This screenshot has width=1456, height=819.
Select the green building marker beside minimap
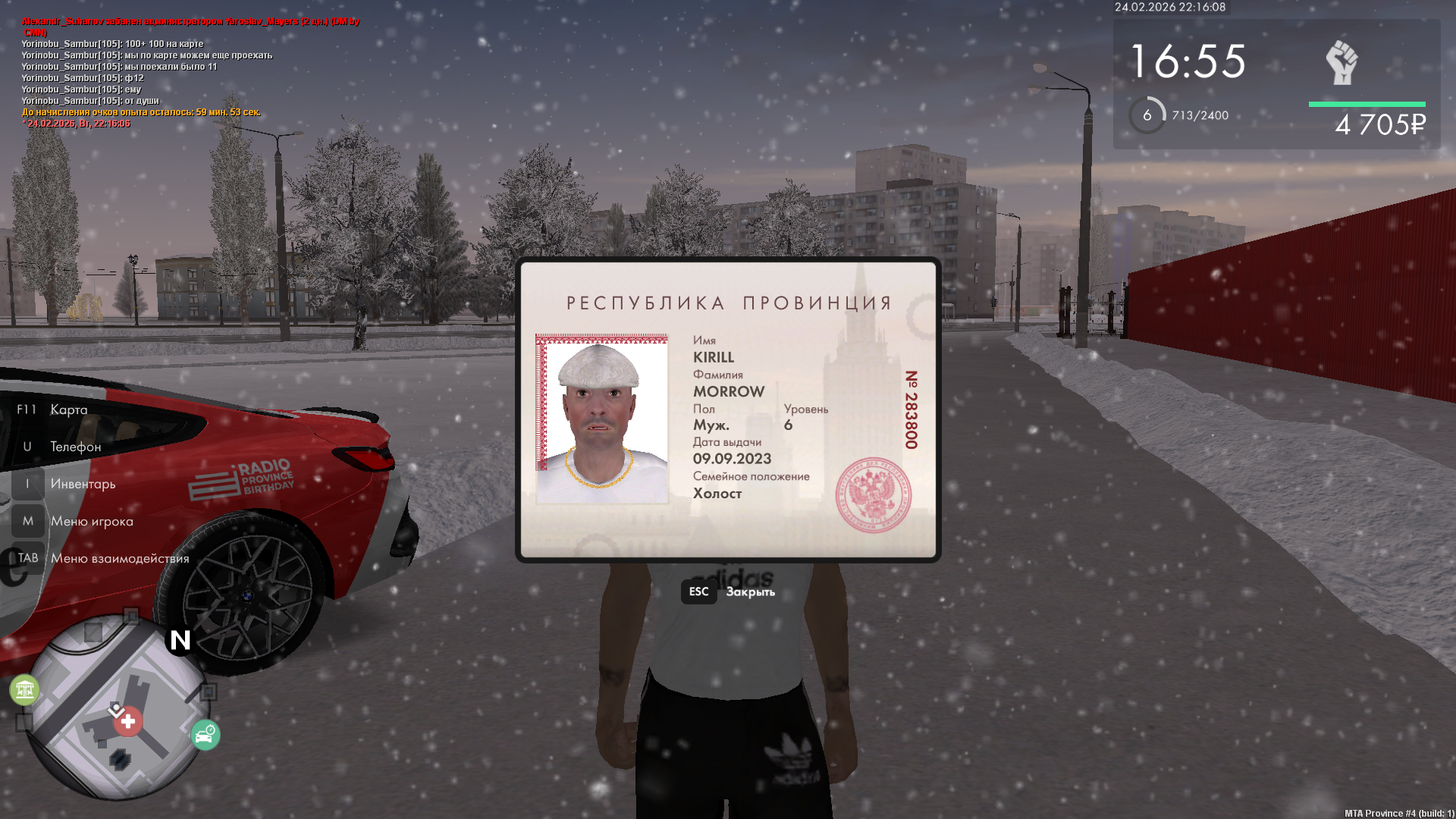[24, 689]
